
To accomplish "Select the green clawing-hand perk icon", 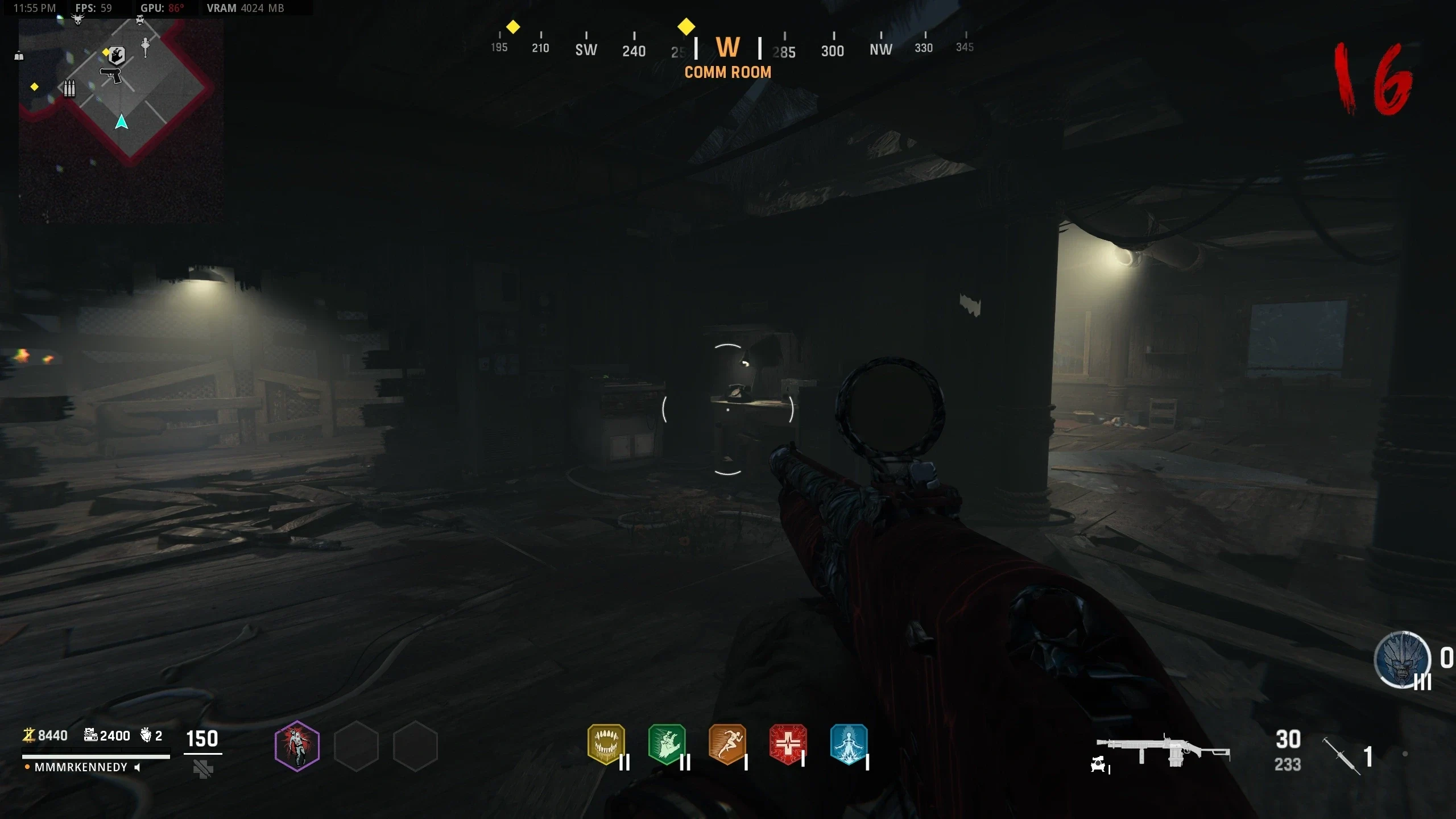I will pyautogui.click(x=667, y=743).
